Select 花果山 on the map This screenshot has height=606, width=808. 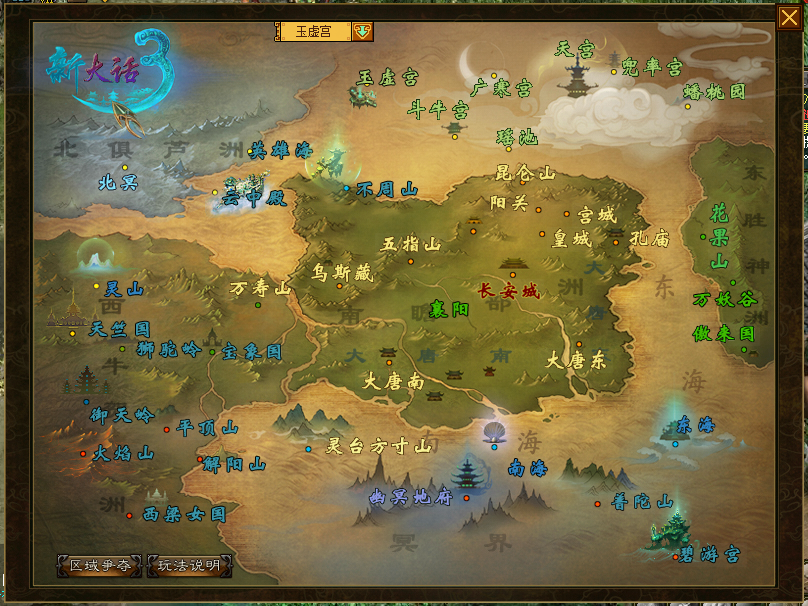[x=719, y=237]
